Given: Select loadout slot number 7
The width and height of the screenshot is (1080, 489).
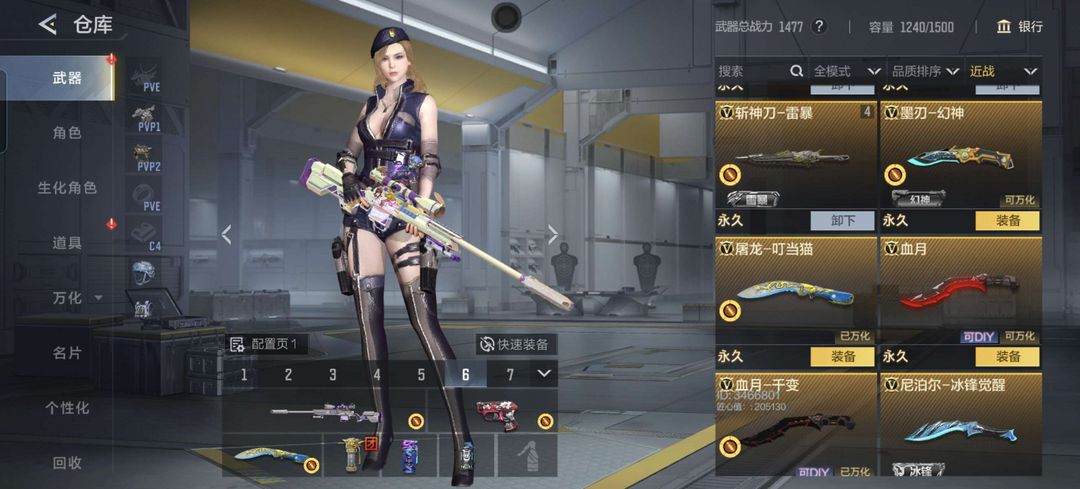Looking at the screenshot, I should pos(510,375).
